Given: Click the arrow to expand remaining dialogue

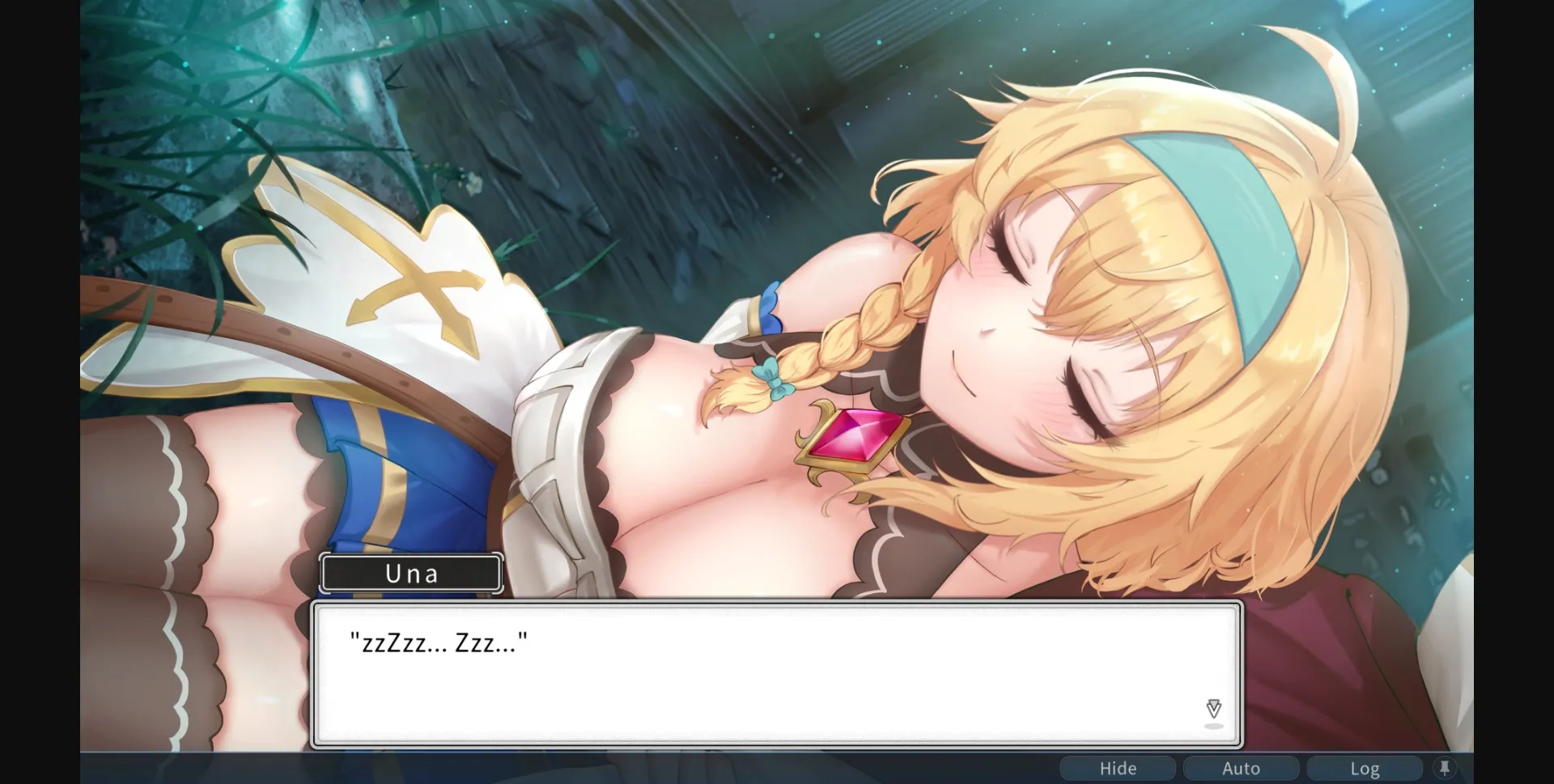Looking at the screenshot, I should click(x=1212, y=708).
